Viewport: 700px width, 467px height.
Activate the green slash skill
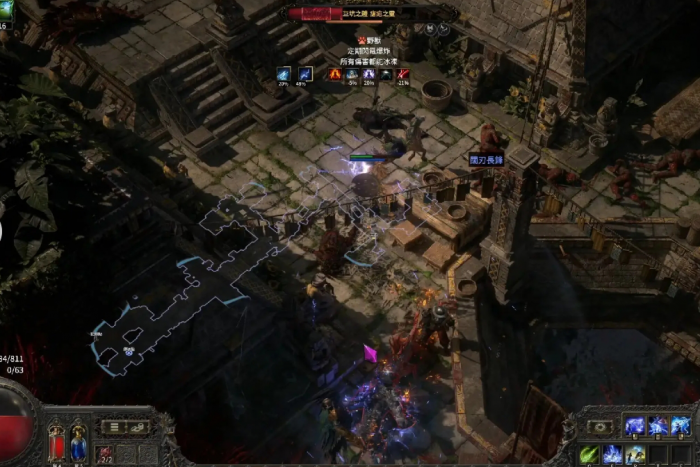tap(589, 454)
